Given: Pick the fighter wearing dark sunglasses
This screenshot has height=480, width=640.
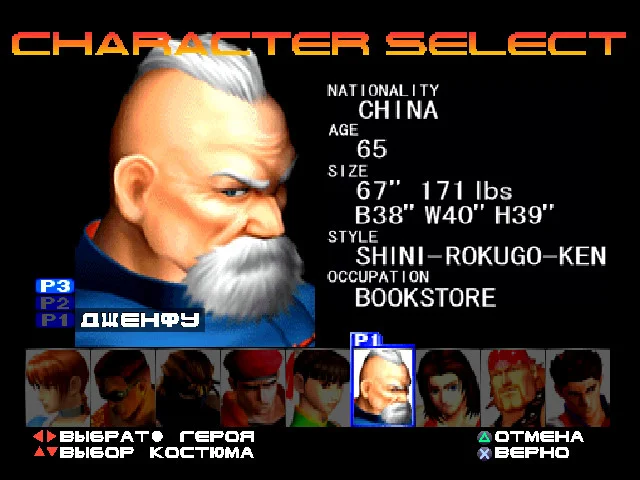Looking at the screenshot, I should pyautogui.click(x=122, y=387).
